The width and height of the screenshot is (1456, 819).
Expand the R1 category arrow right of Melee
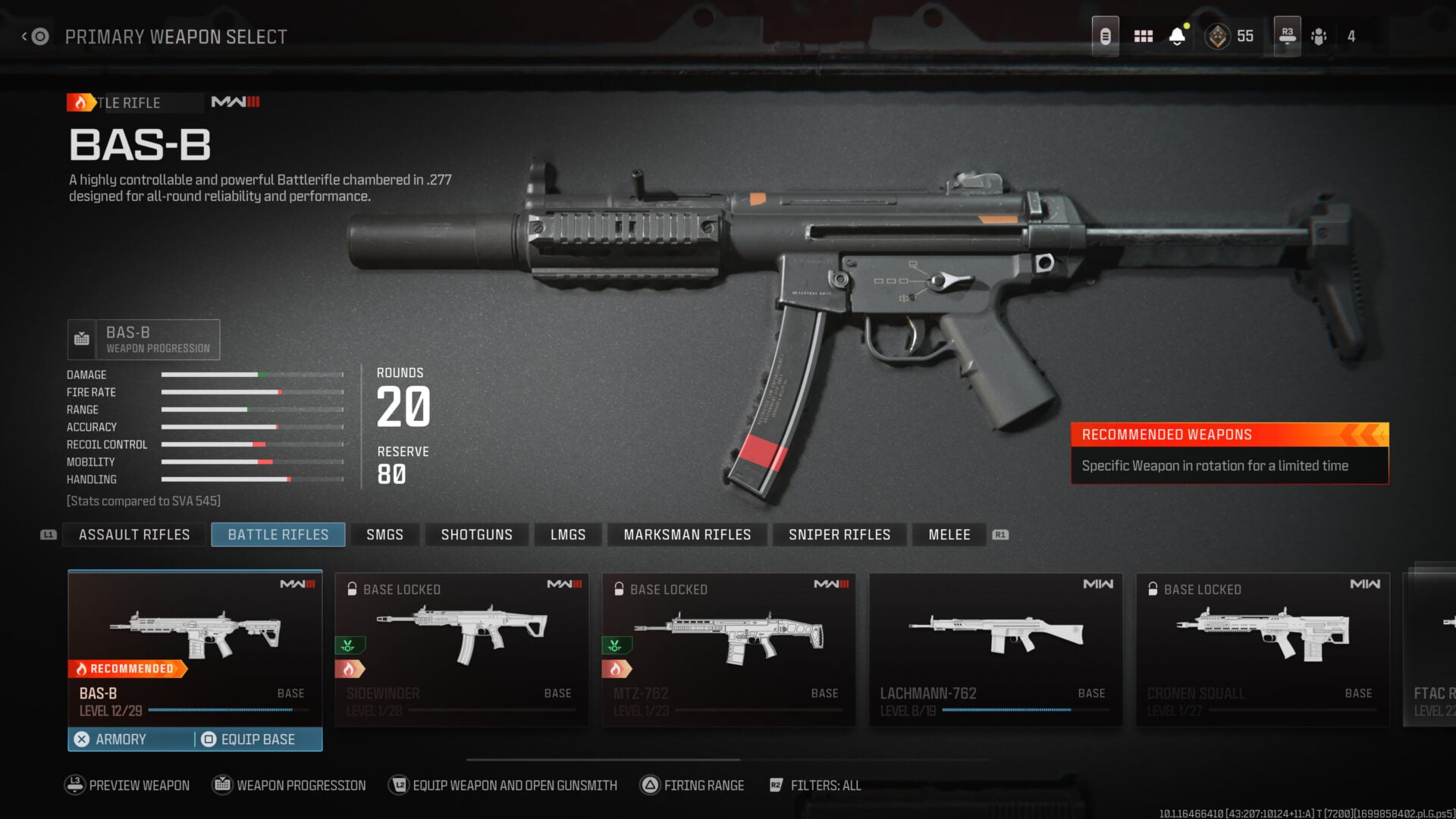click(x=1002, y=535)
